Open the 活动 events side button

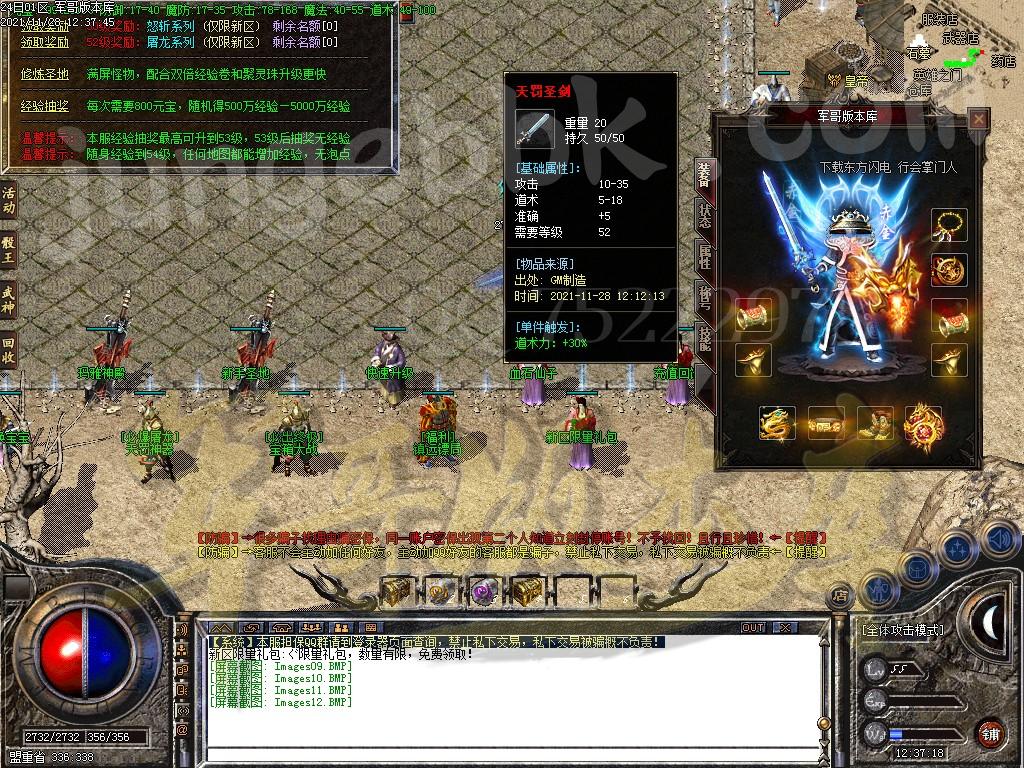[x=9, y=201]
